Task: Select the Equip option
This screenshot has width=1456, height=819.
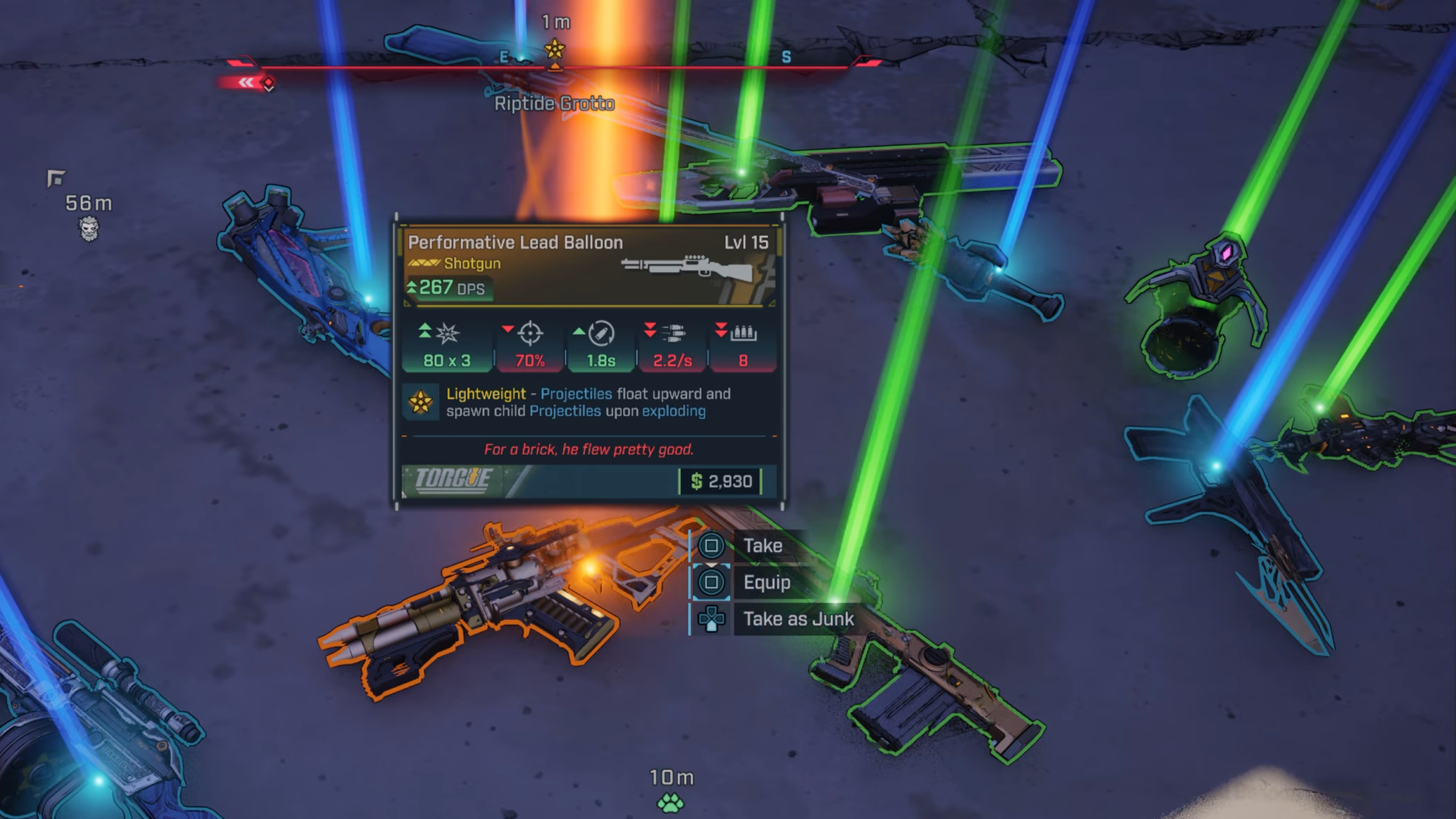Action: tap(766, 582)
